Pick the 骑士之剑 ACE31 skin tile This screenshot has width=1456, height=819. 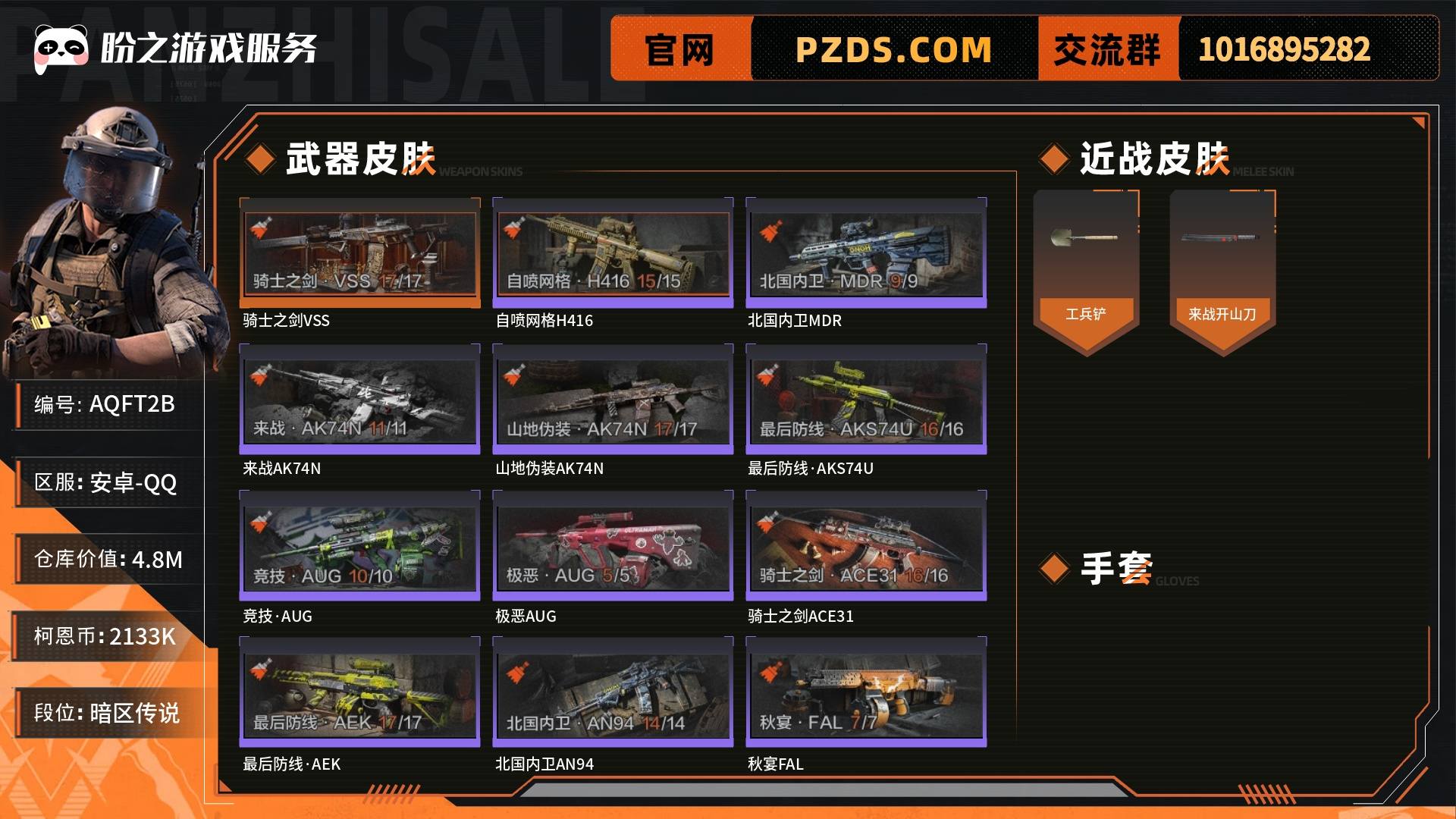click(x=866, y=547)
